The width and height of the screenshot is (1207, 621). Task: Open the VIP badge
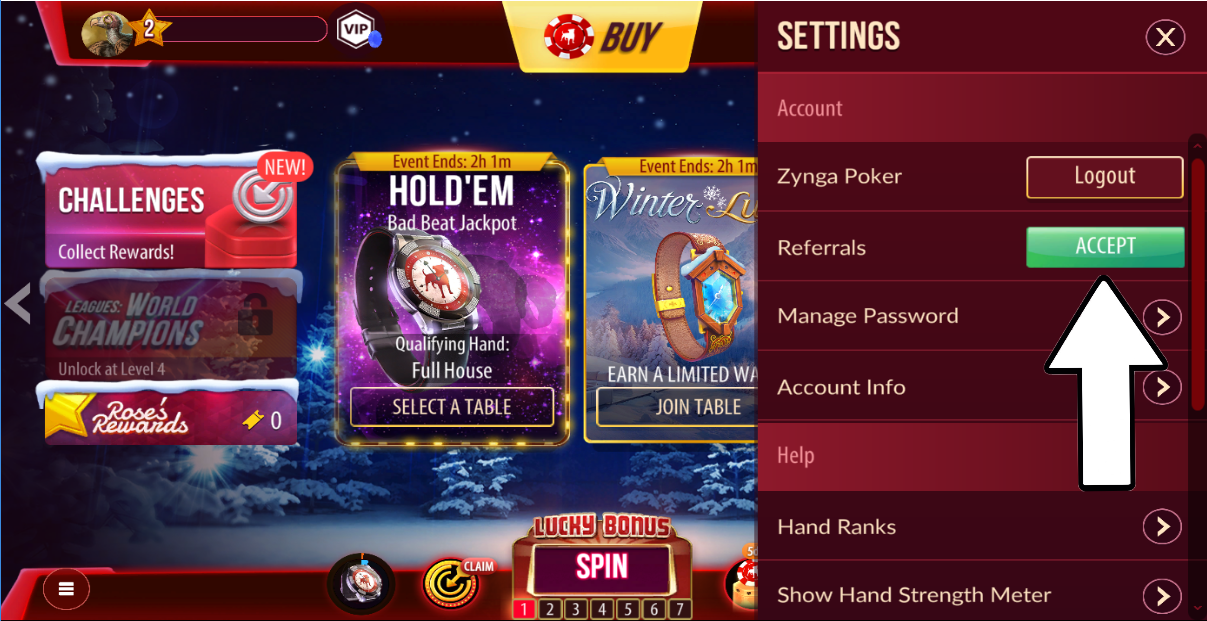[355, 29]
